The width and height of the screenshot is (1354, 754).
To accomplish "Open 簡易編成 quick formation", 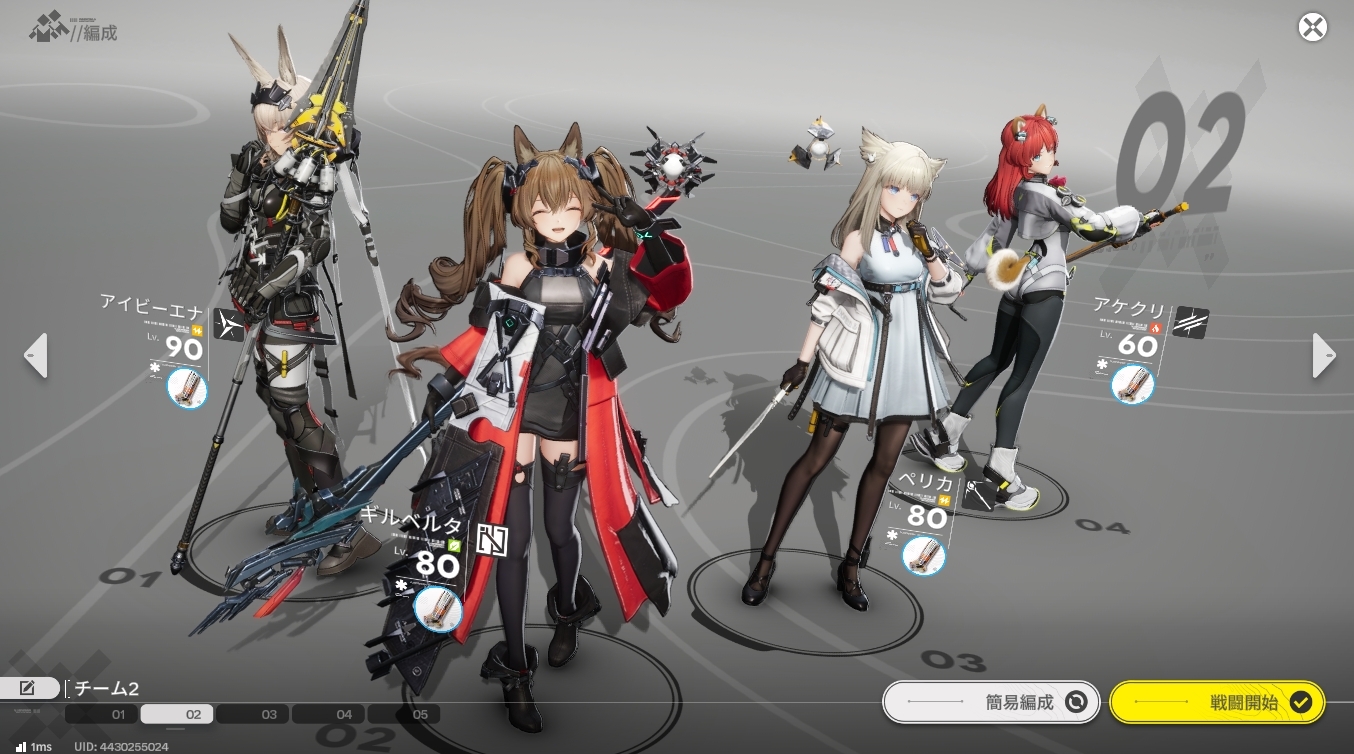I will click(x=990, y=702).
